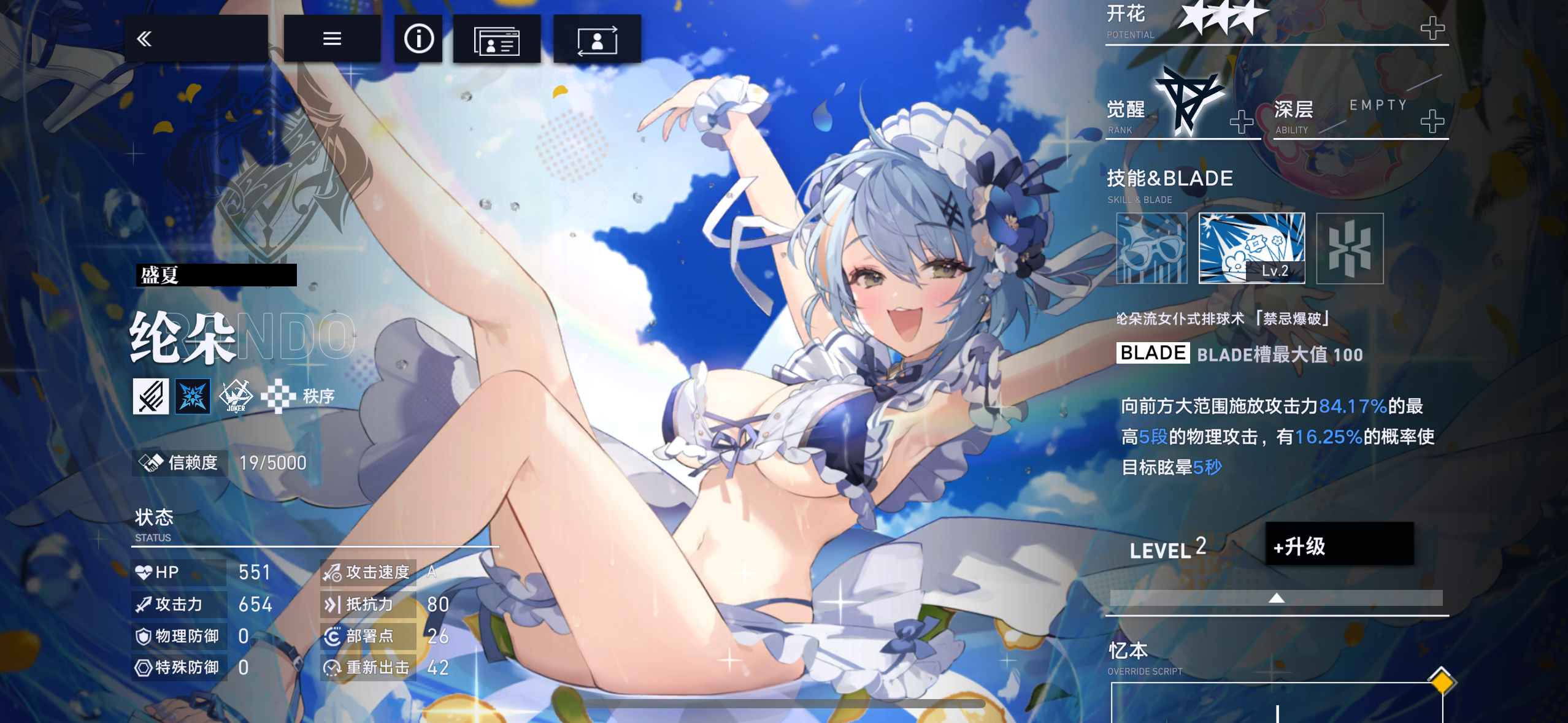1568x723 pixels.
Task: Open character details via the info icon
Action: coord(419,38)
